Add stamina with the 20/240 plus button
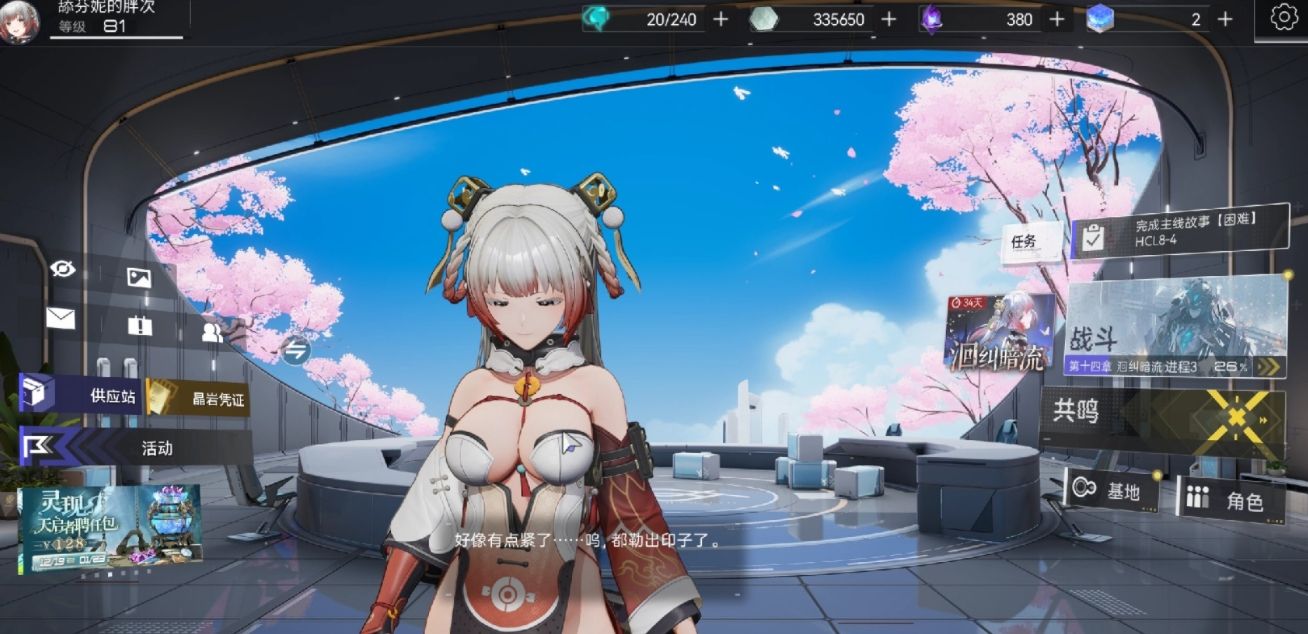This screenshot has height=634, width=1308. coord(720,19)
